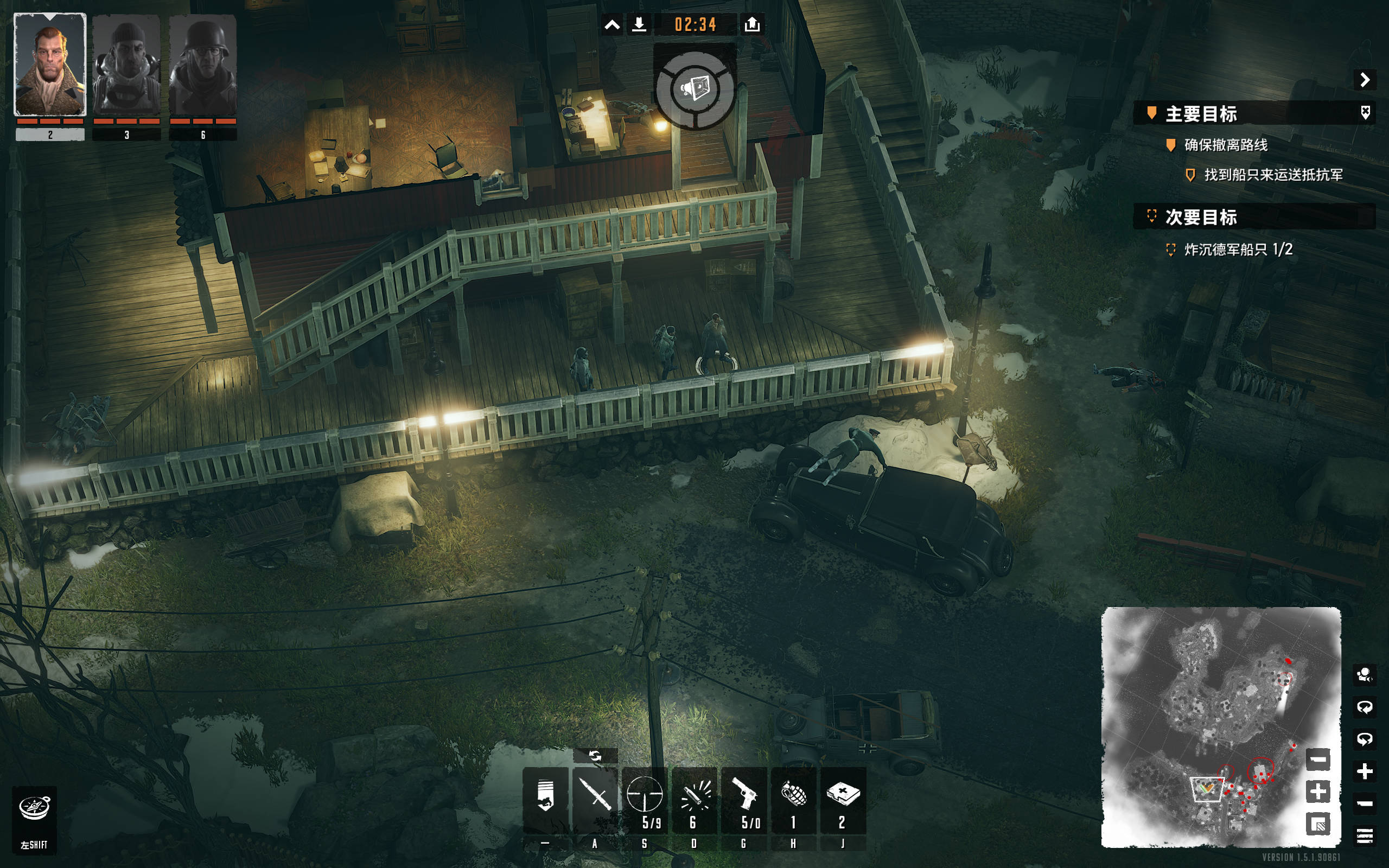Activate the megaphone dial icon
The width and height of the screenshot is (1389, 868).
point(694,90)
